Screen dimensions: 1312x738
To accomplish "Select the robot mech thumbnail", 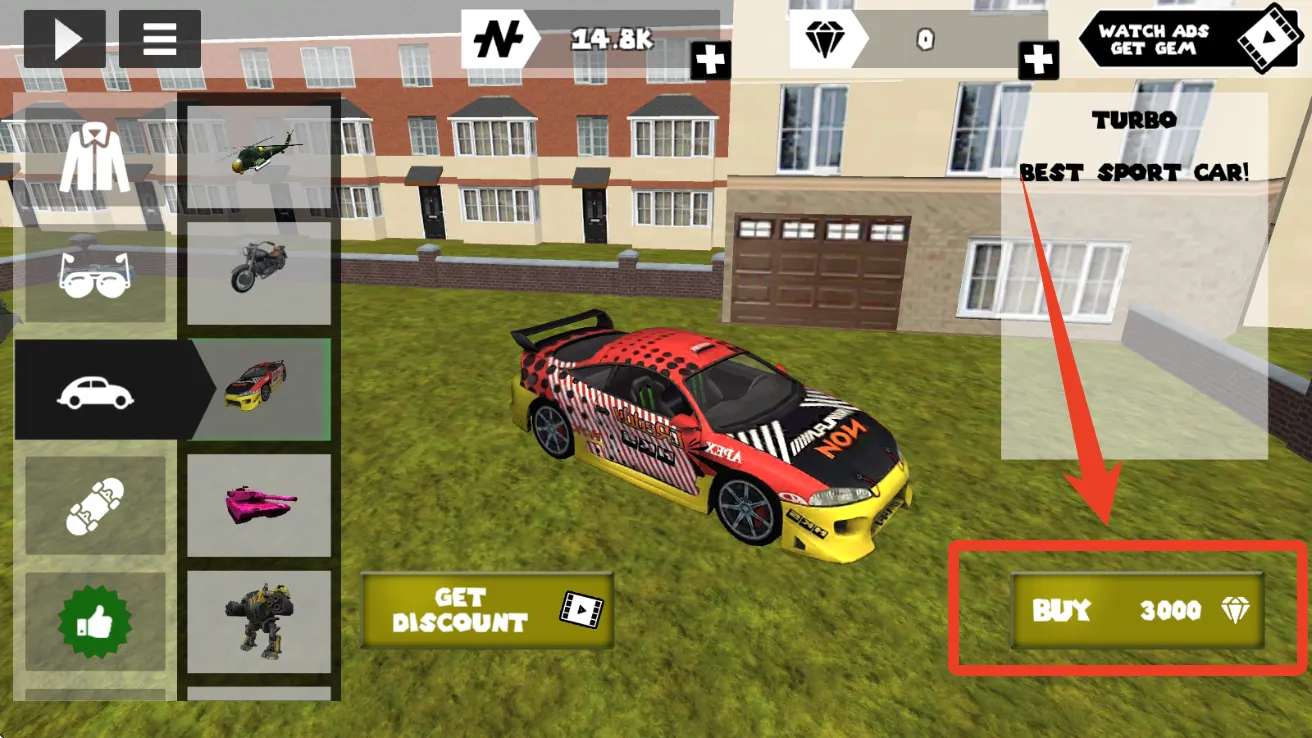I will pos(259,622).
